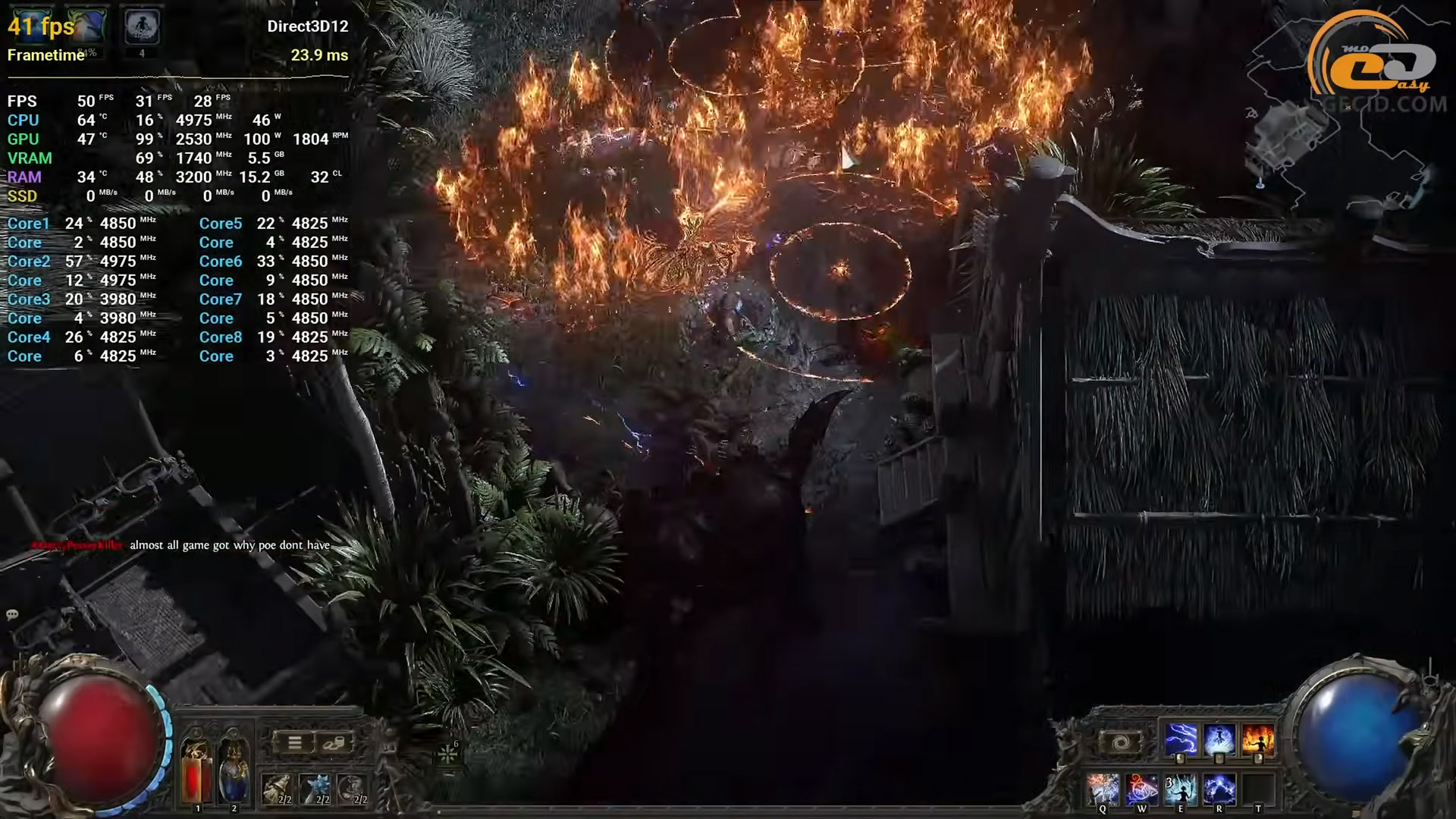Activate the lightning bolt skill

pyautogui.click(x=1180, y=740)
